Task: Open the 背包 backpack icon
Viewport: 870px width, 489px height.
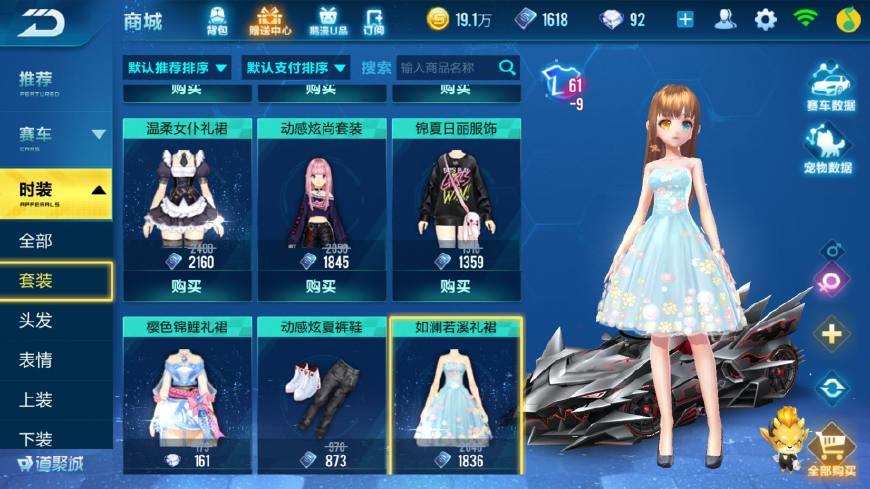Action: tap(218, 18)
